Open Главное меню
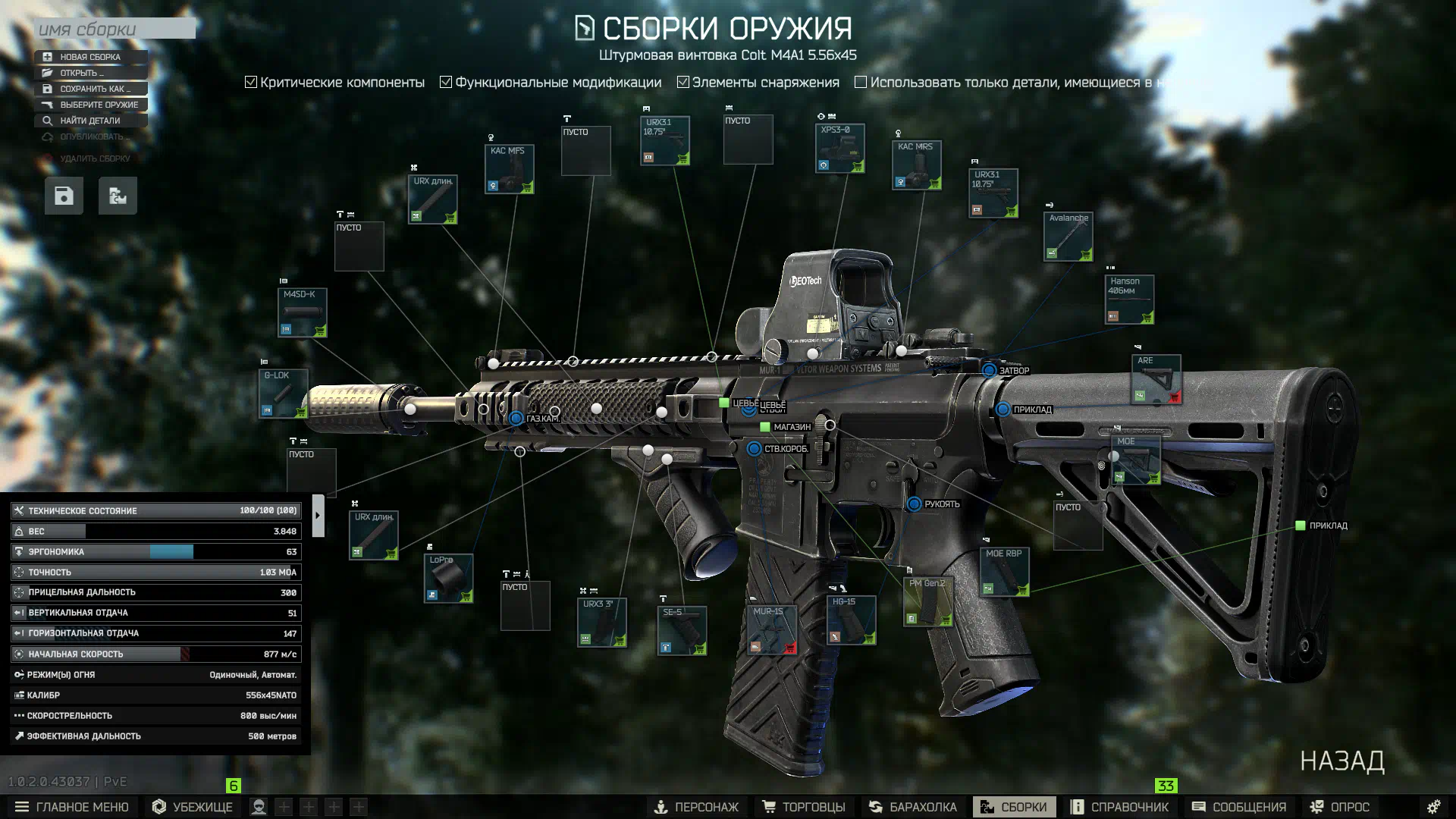The width and height of the screenshot is (1456, 819). 72,807
